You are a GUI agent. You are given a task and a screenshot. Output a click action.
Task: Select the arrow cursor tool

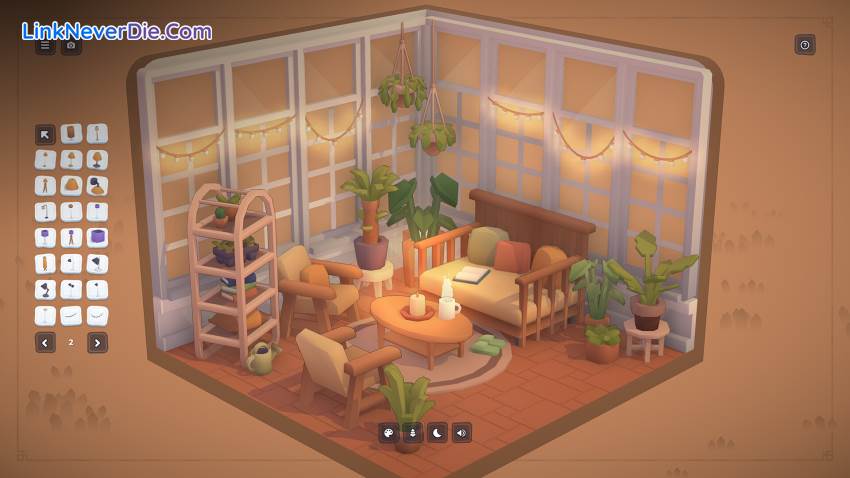(x=45, y=134)
